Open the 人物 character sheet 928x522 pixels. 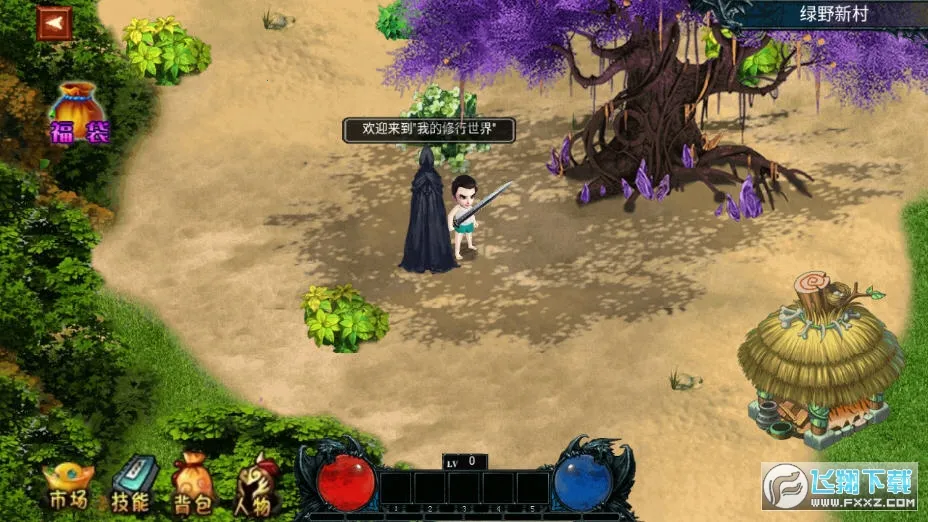click(256, 484)
